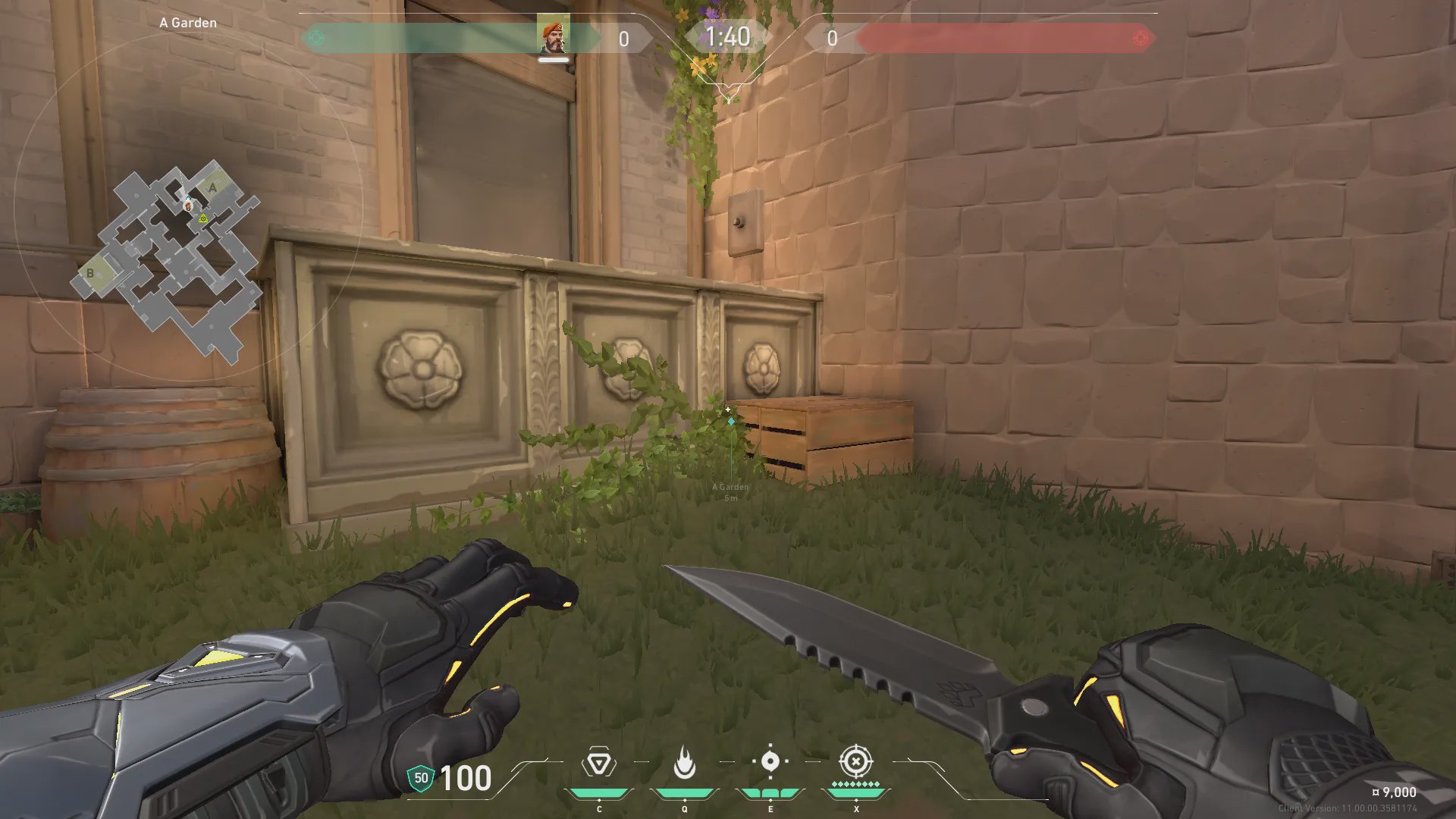Select the A site marker on minimap
The height and width of the screenshot is (819, 1456).
212,187
